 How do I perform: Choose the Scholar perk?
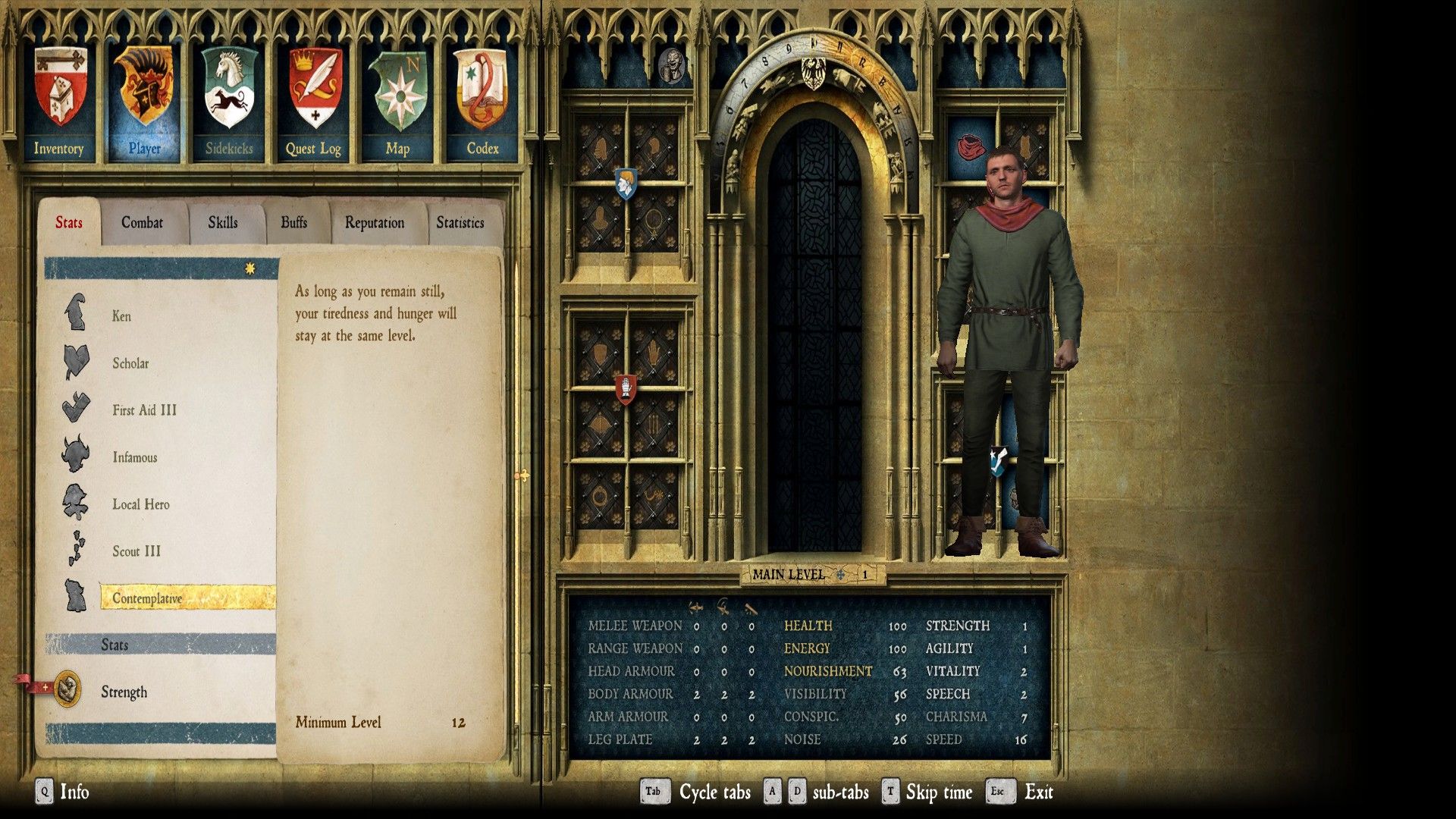click(x=130, y=363)
